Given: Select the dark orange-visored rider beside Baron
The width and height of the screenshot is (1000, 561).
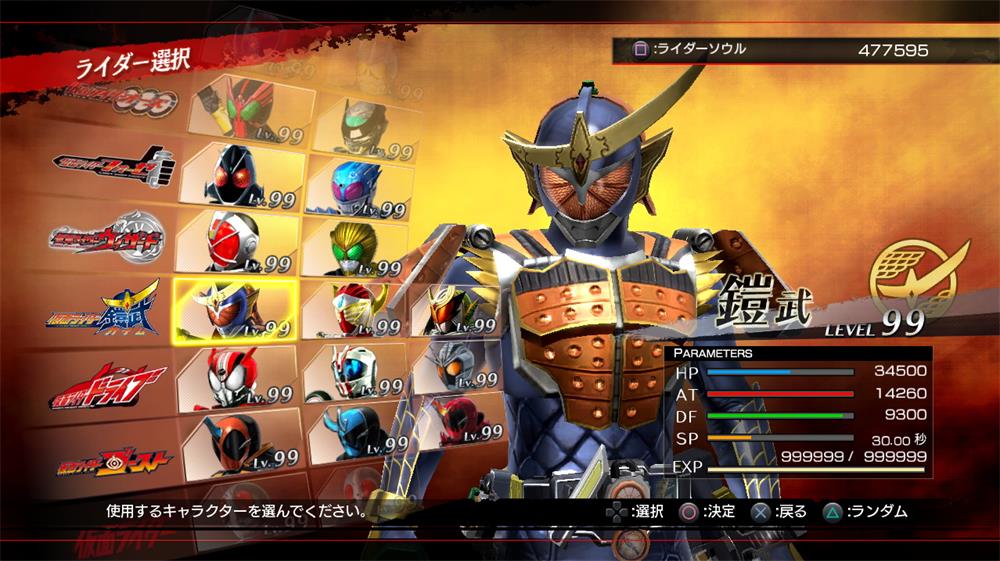Looking at the screenshot, I should pyautogui.click(x=455, y=310).
